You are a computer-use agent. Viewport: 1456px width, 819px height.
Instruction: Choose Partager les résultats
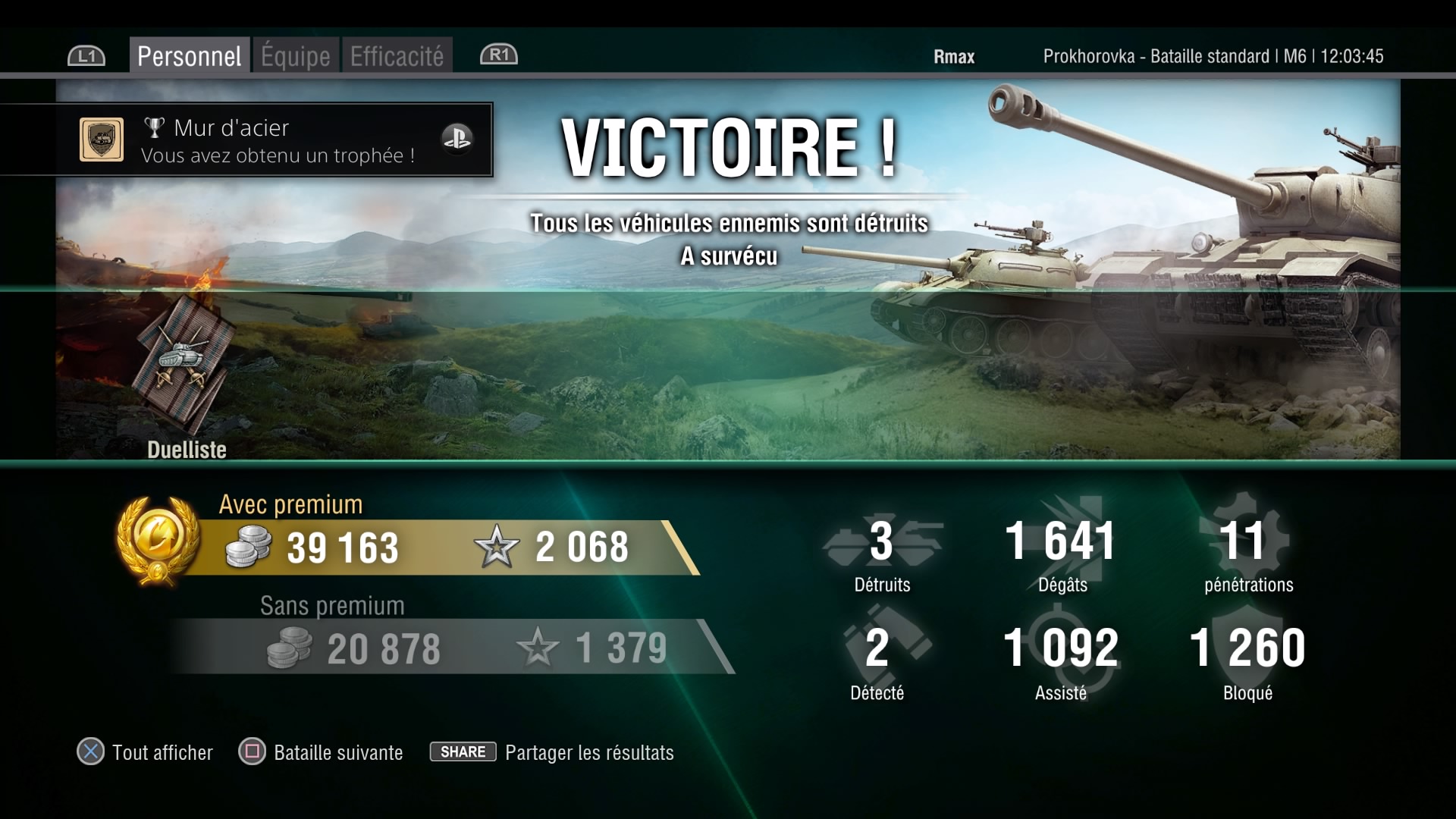552,752
